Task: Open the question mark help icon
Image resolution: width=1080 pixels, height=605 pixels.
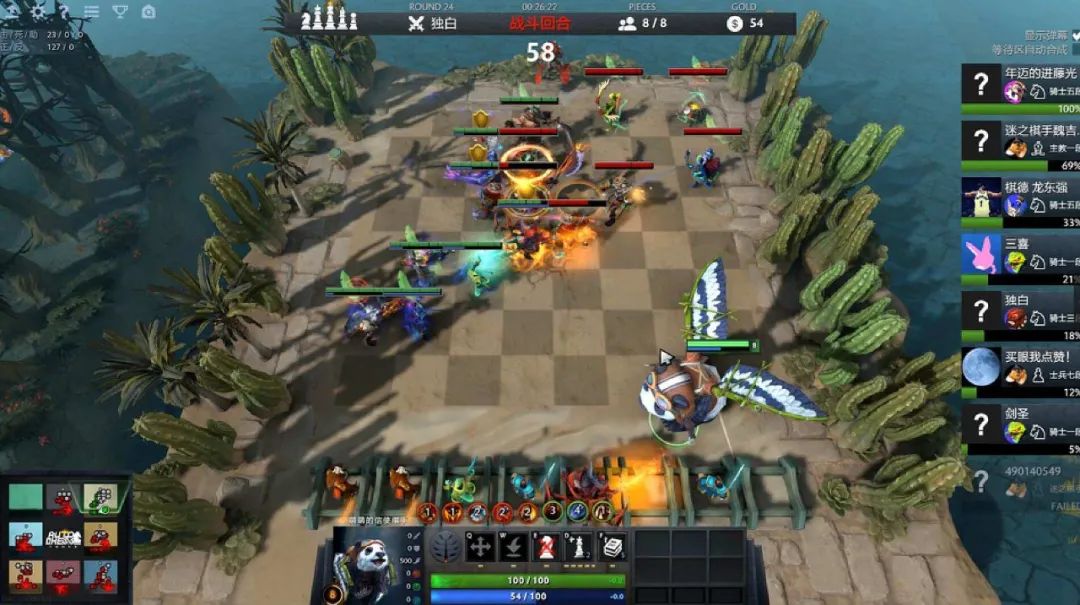Action: click(64, 11)
